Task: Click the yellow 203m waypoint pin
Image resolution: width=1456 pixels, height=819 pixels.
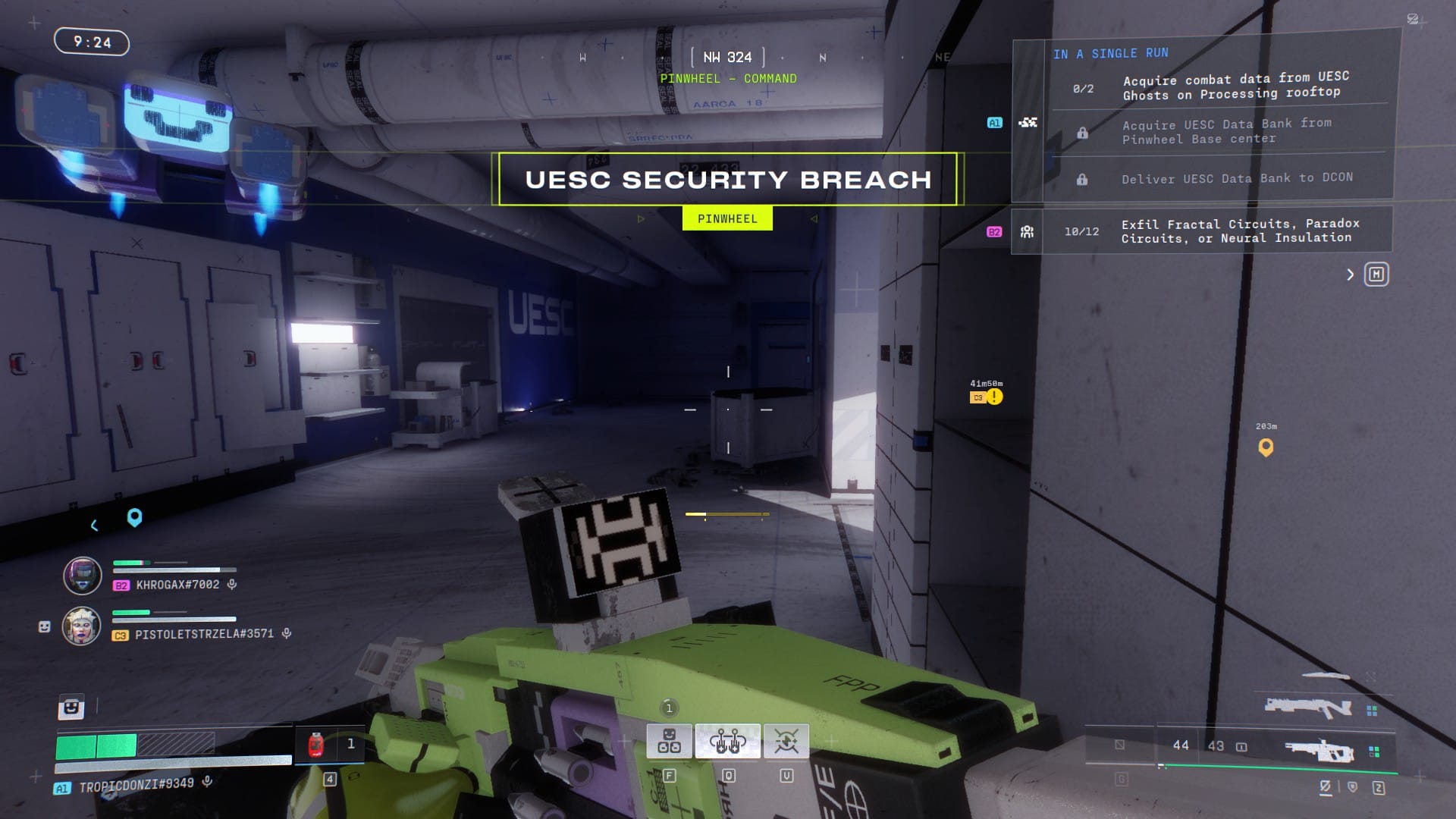Action: [1266, 447]
